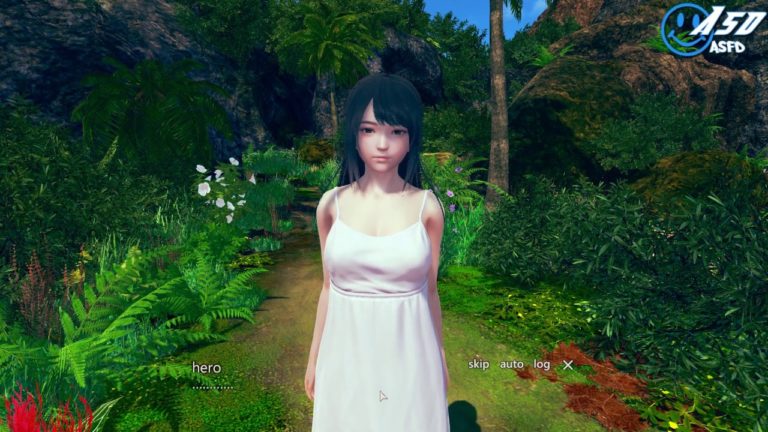
Task: Open the dialogue log
Action: coord(542,365)
